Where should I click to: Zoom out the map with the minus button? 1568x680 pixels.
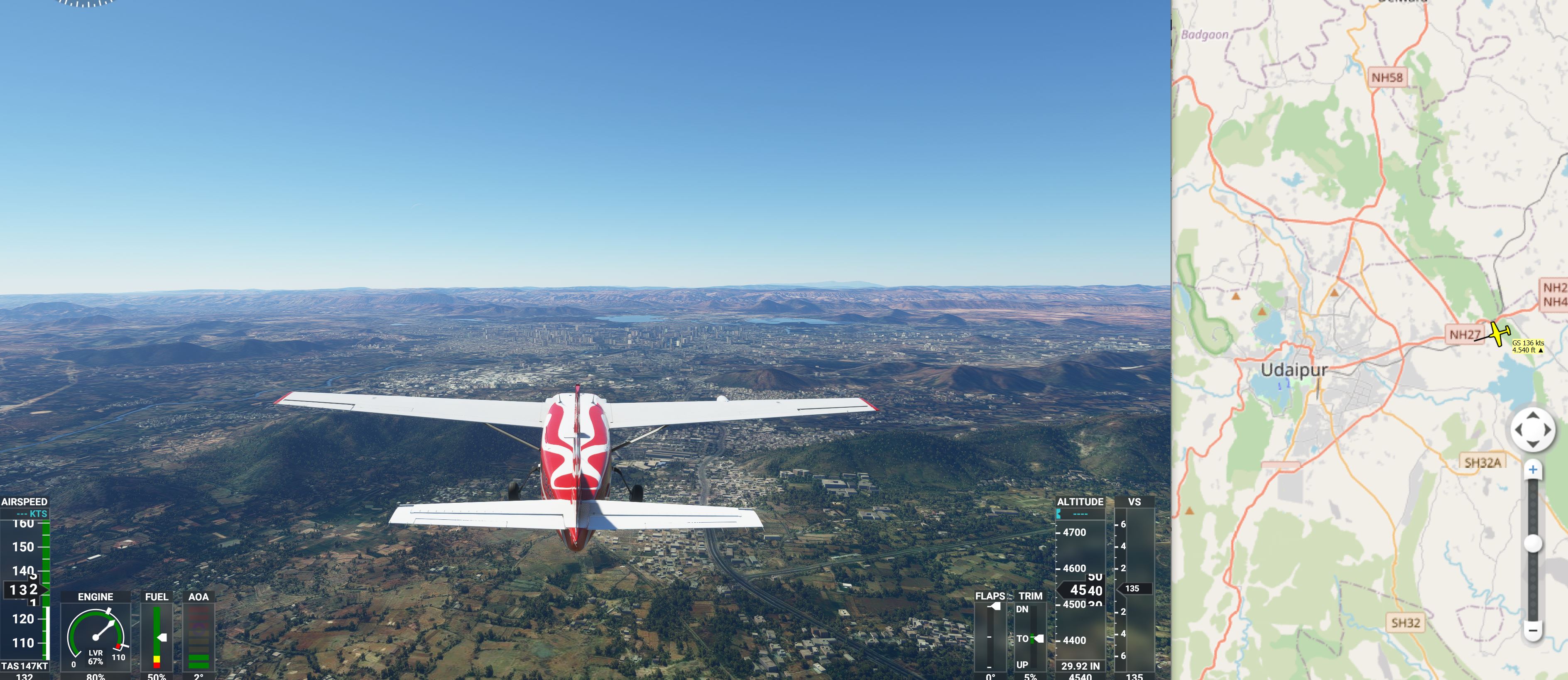tap(1533, 630)
